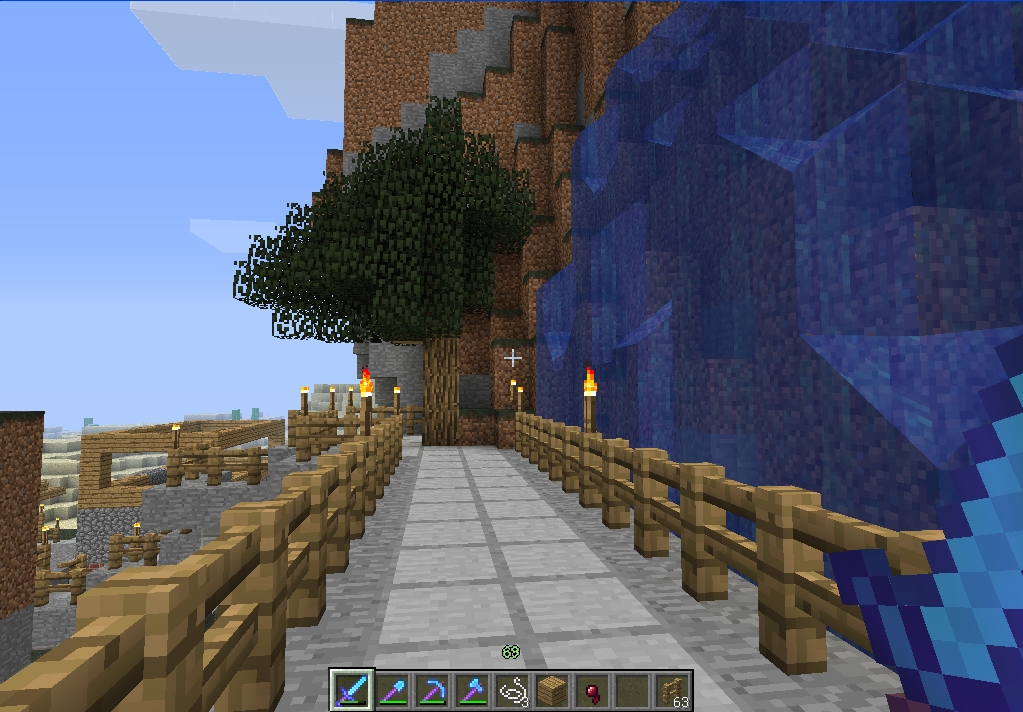Select the diamond sword hotbar slot
Viewport: 1023px width, 712px height.
coord(352,690)
